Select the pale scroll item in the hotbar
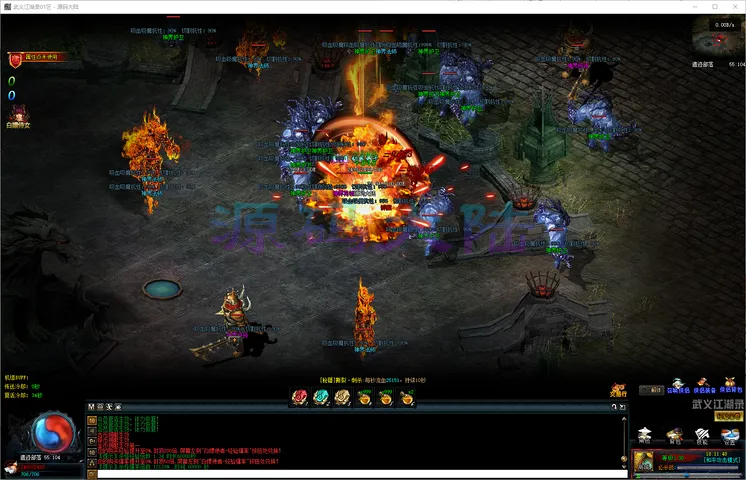Viewport: 746px width, 480px height. coord(342,397)
